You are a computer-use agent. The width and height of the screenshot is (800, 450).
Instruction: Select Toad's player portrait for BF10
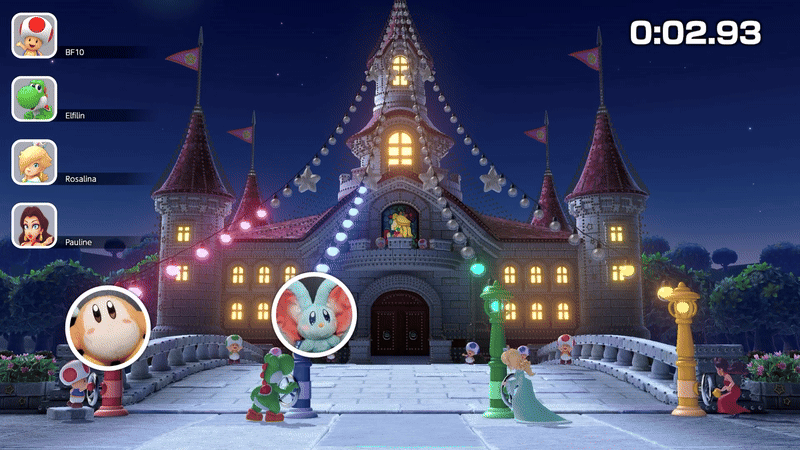[34, 35]
